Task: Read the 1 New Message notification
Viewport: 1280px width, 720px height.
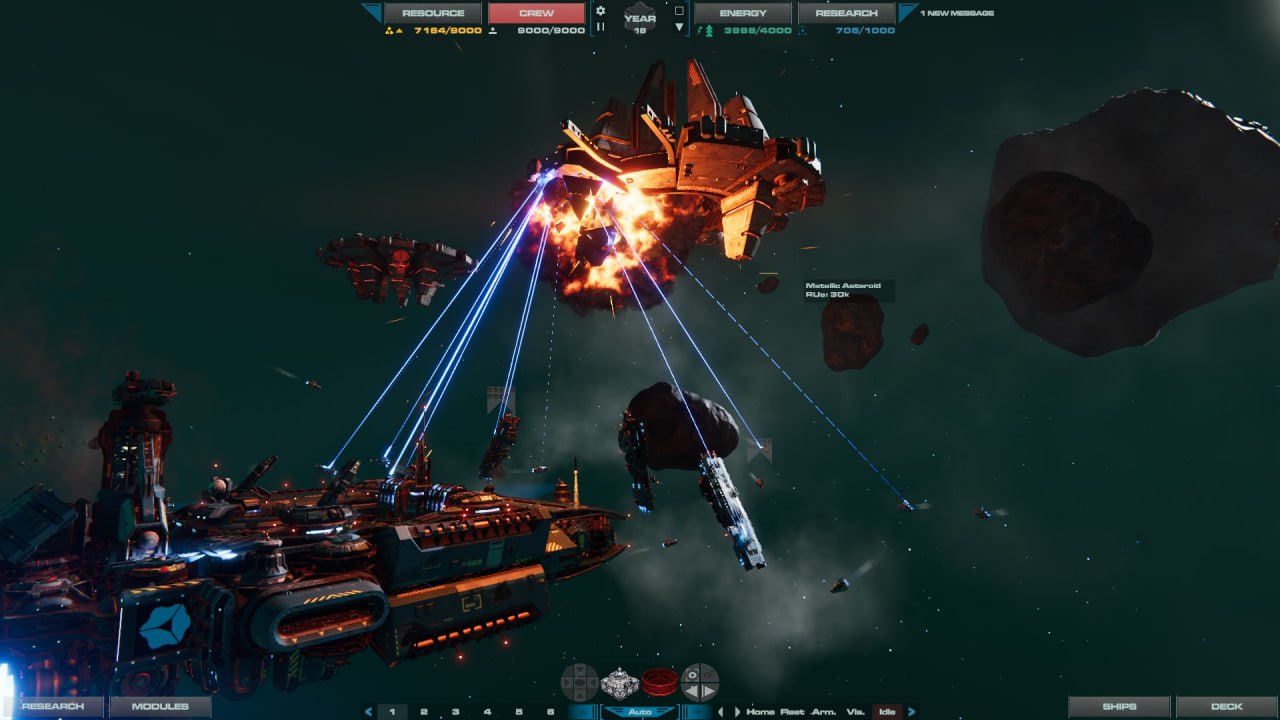Action: click(957, 13)
